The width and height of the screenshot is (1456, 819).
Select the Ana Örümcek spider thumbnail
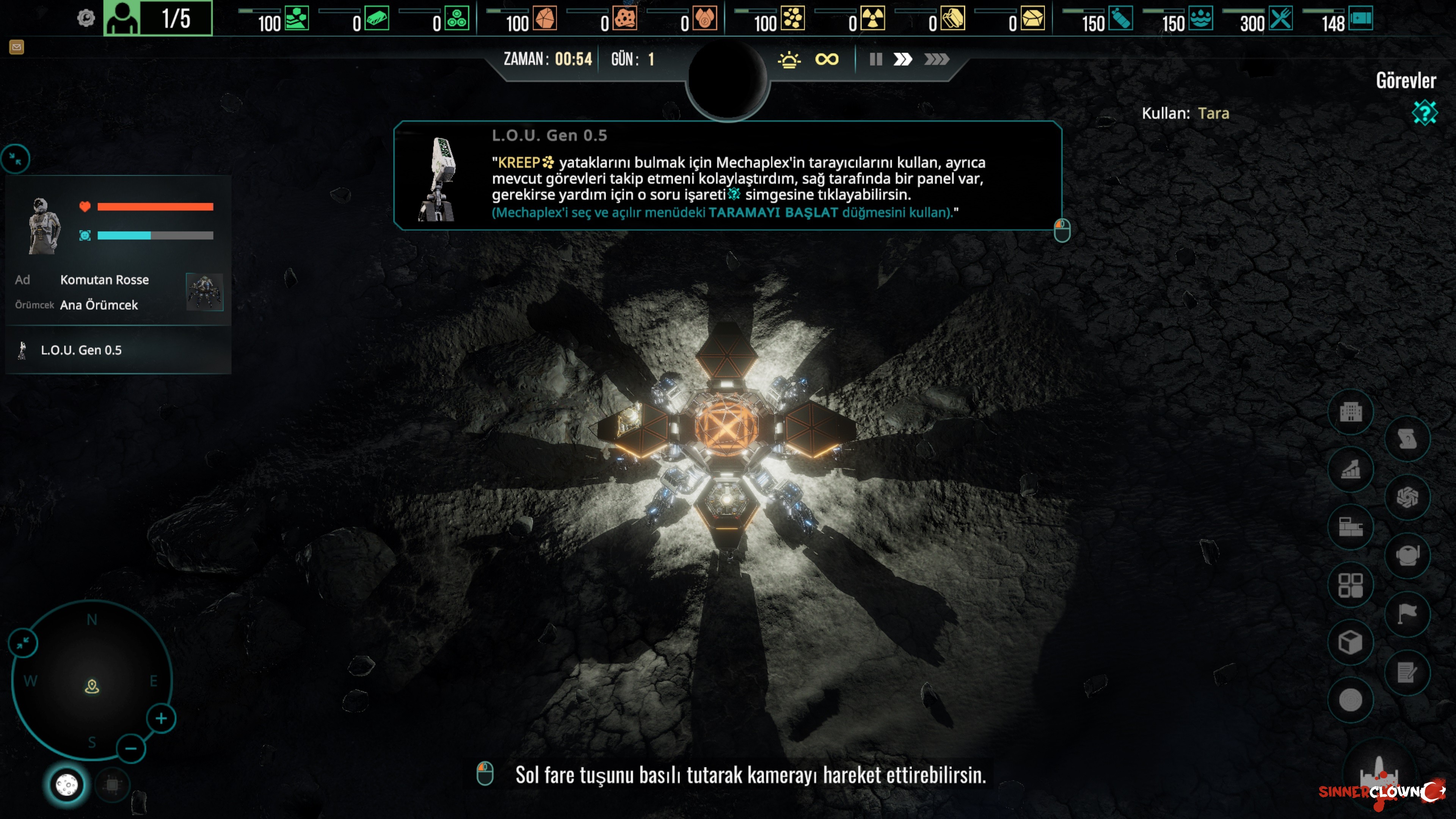[x=205, y=292]
